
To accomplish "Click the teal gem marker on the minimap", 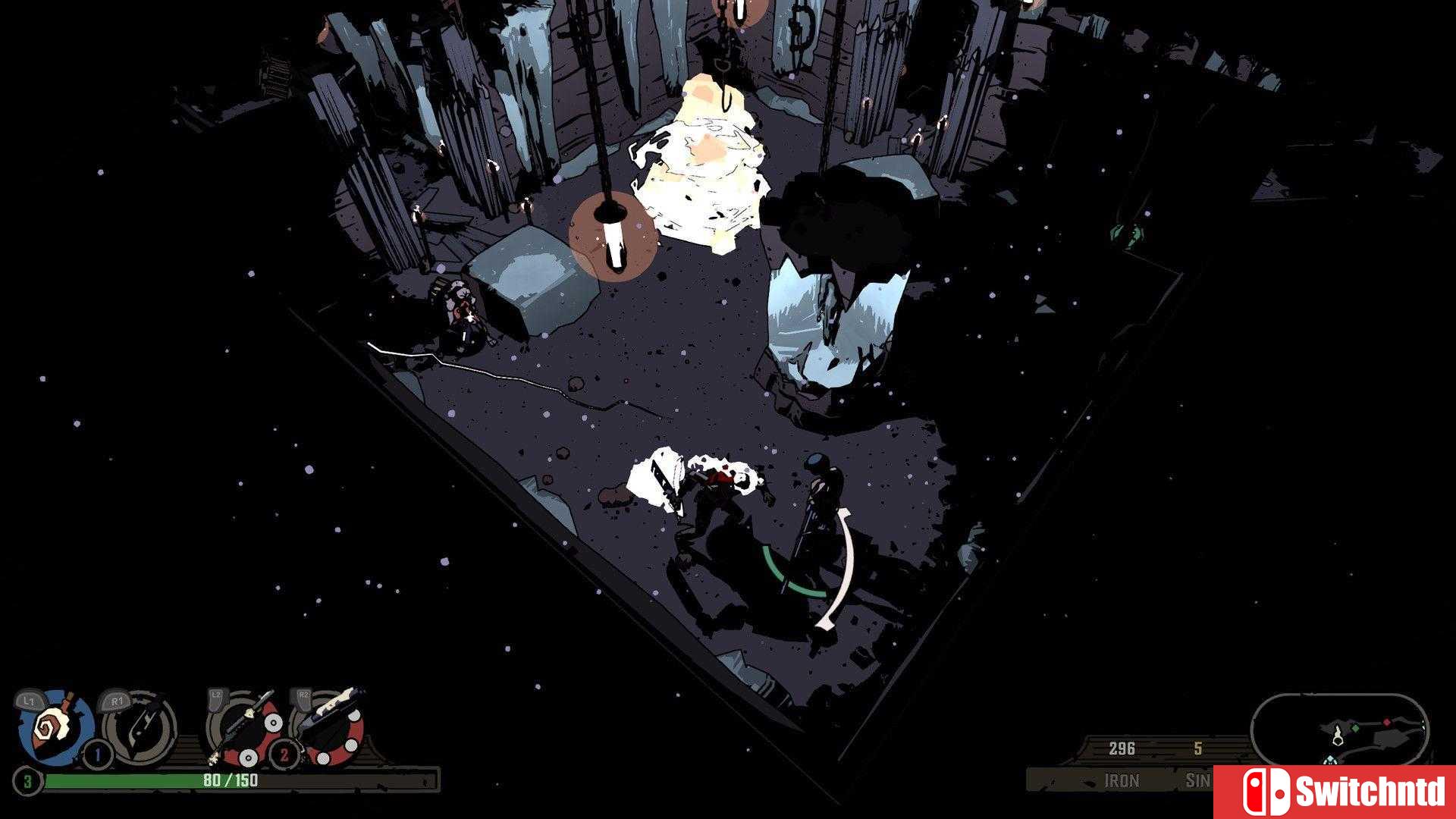I will coord(1329,760).
